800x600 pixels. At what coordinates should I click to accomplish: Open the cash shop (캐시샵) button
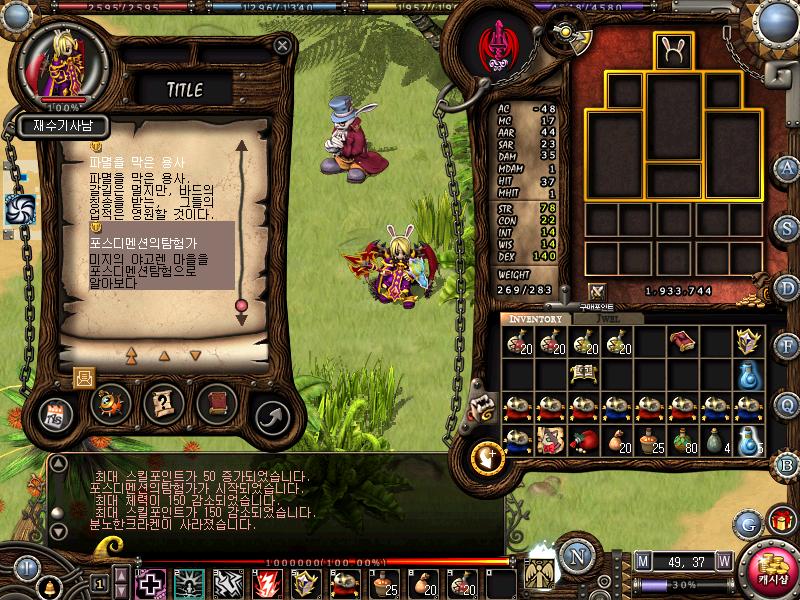(771, 570)
